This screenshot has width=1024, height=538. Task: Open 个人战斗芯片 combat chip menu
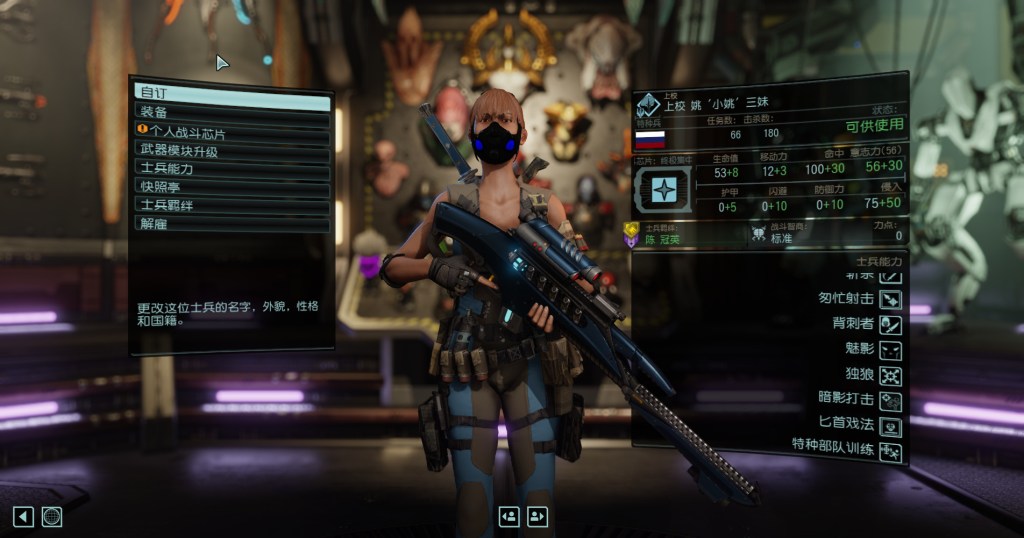click(232, 131)
